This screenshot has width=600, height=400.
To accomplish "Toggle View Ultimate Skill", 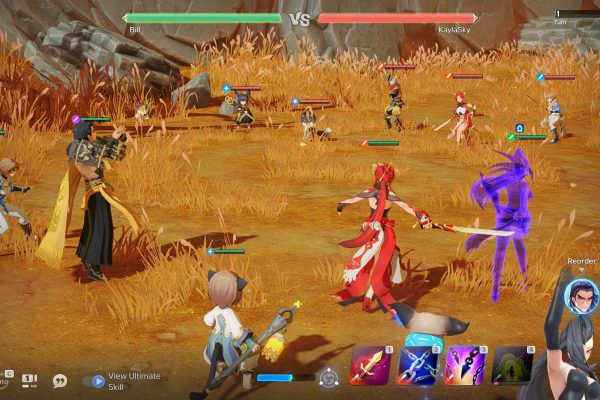I will click(97, 380).
